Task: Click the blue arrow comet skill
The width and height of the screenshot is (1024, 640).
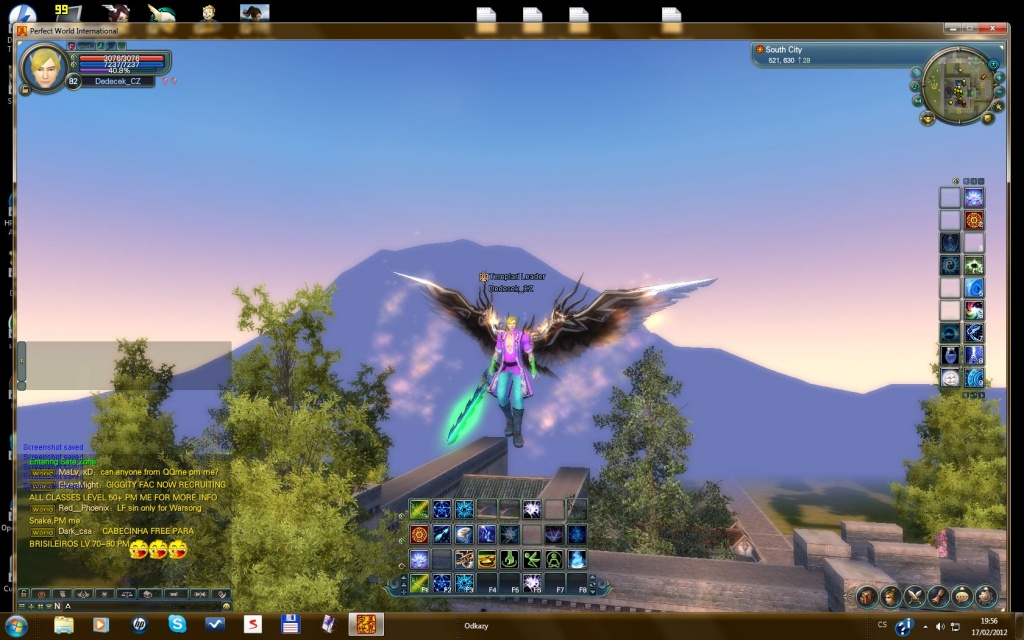Action: tap(441, 535)
